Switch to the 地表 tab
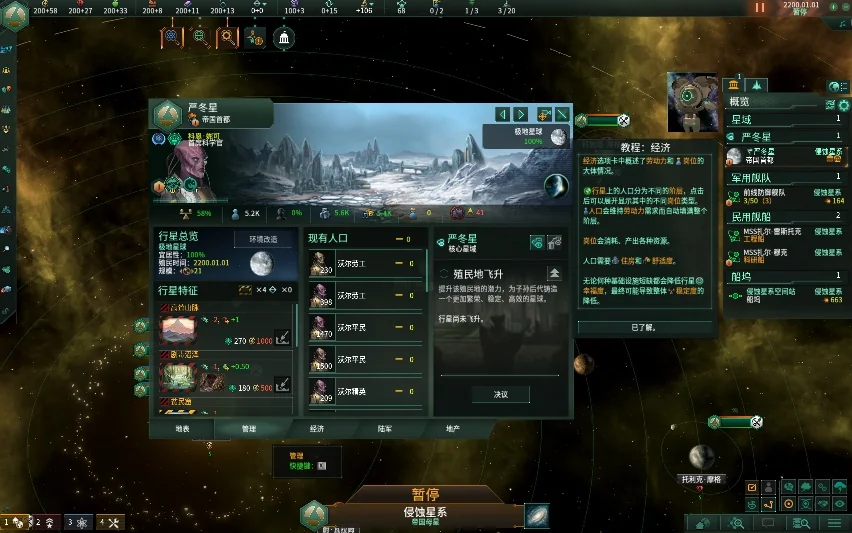The image size is (852, 533). (x=181, y=428)
